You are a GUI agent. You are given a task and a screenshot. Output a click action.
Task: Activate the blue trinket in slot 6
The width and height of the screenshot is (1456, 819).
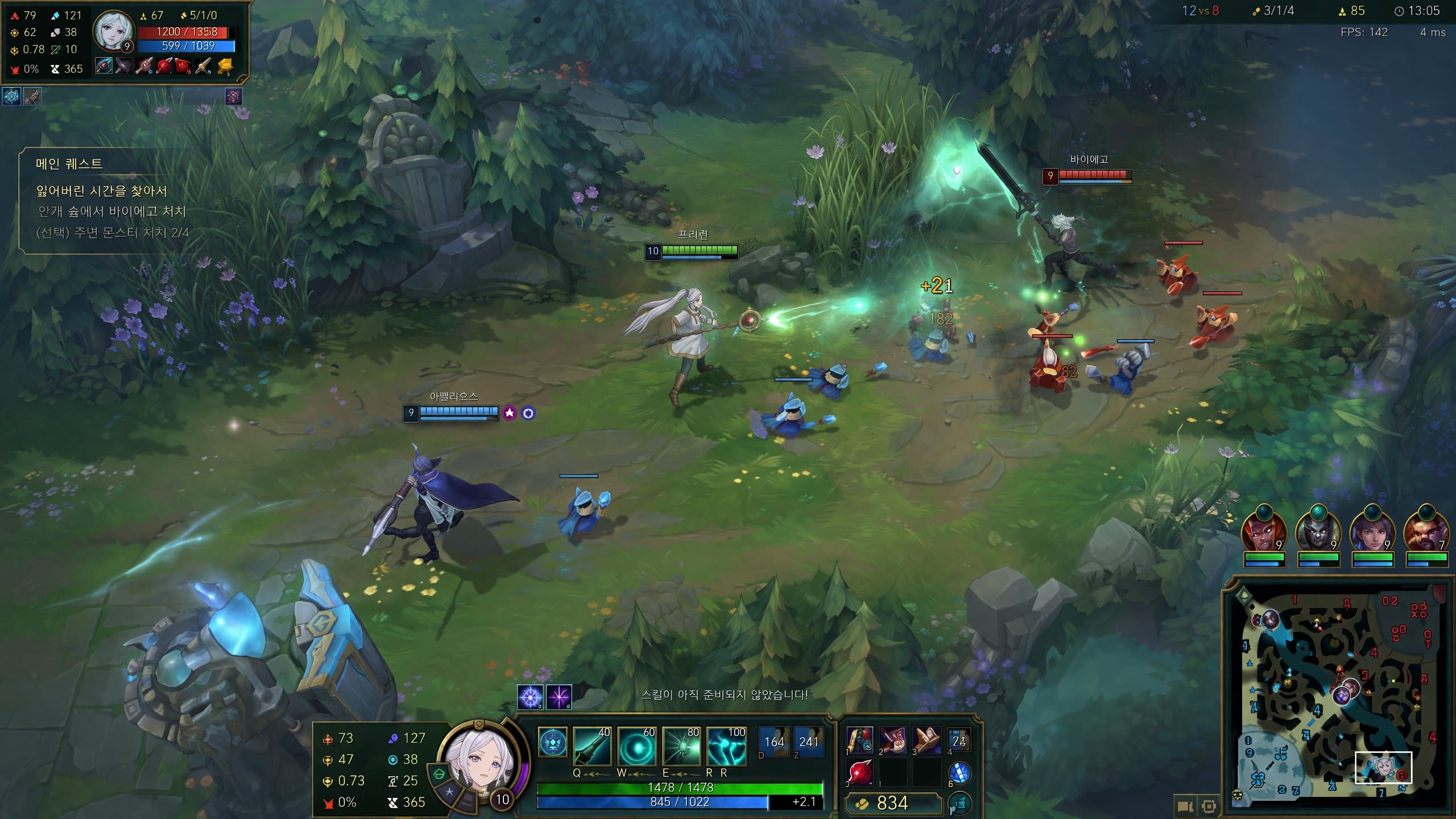coord(959,773)
